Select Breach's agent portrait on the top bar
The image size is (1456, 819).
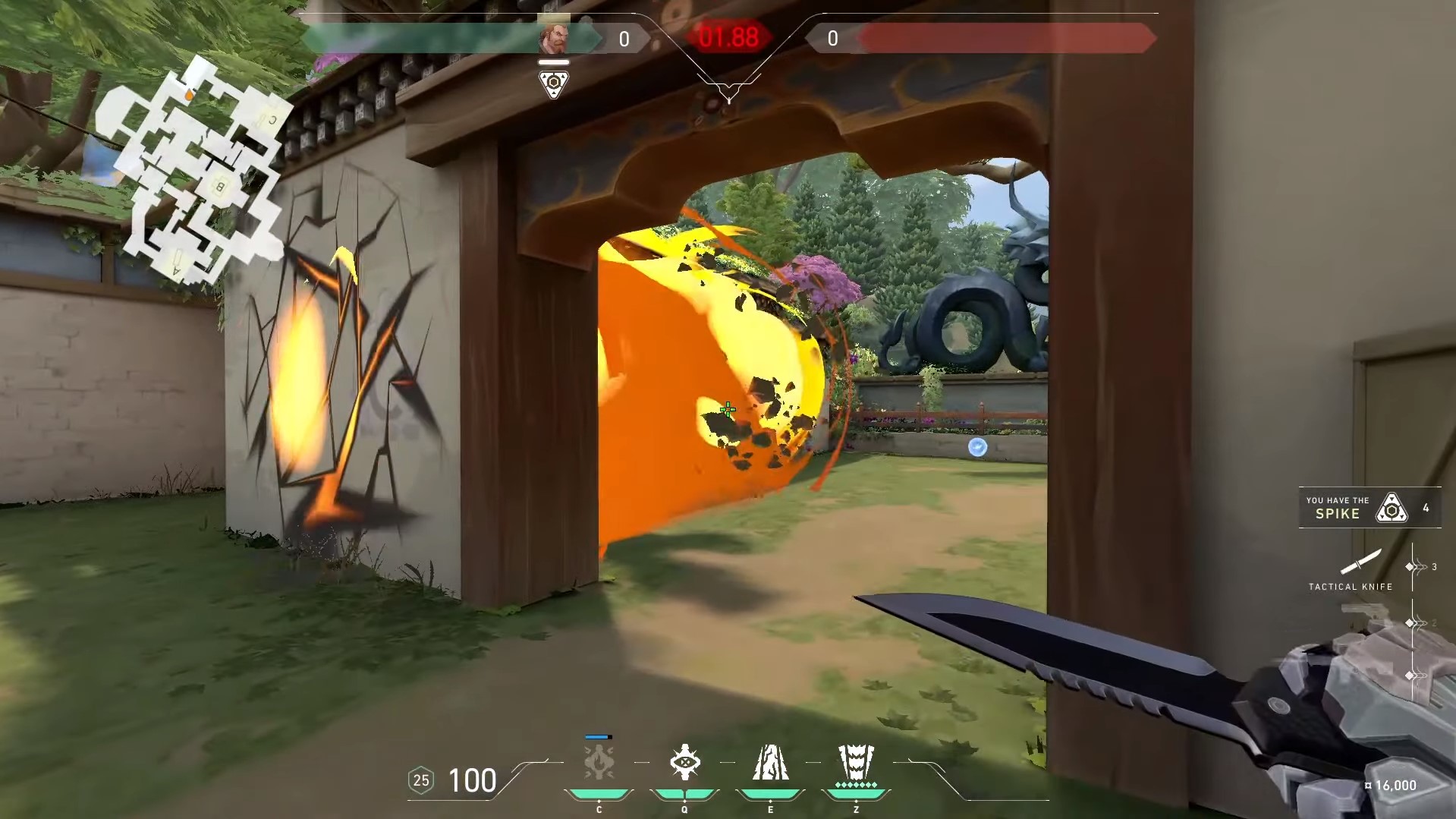[554, 37]
